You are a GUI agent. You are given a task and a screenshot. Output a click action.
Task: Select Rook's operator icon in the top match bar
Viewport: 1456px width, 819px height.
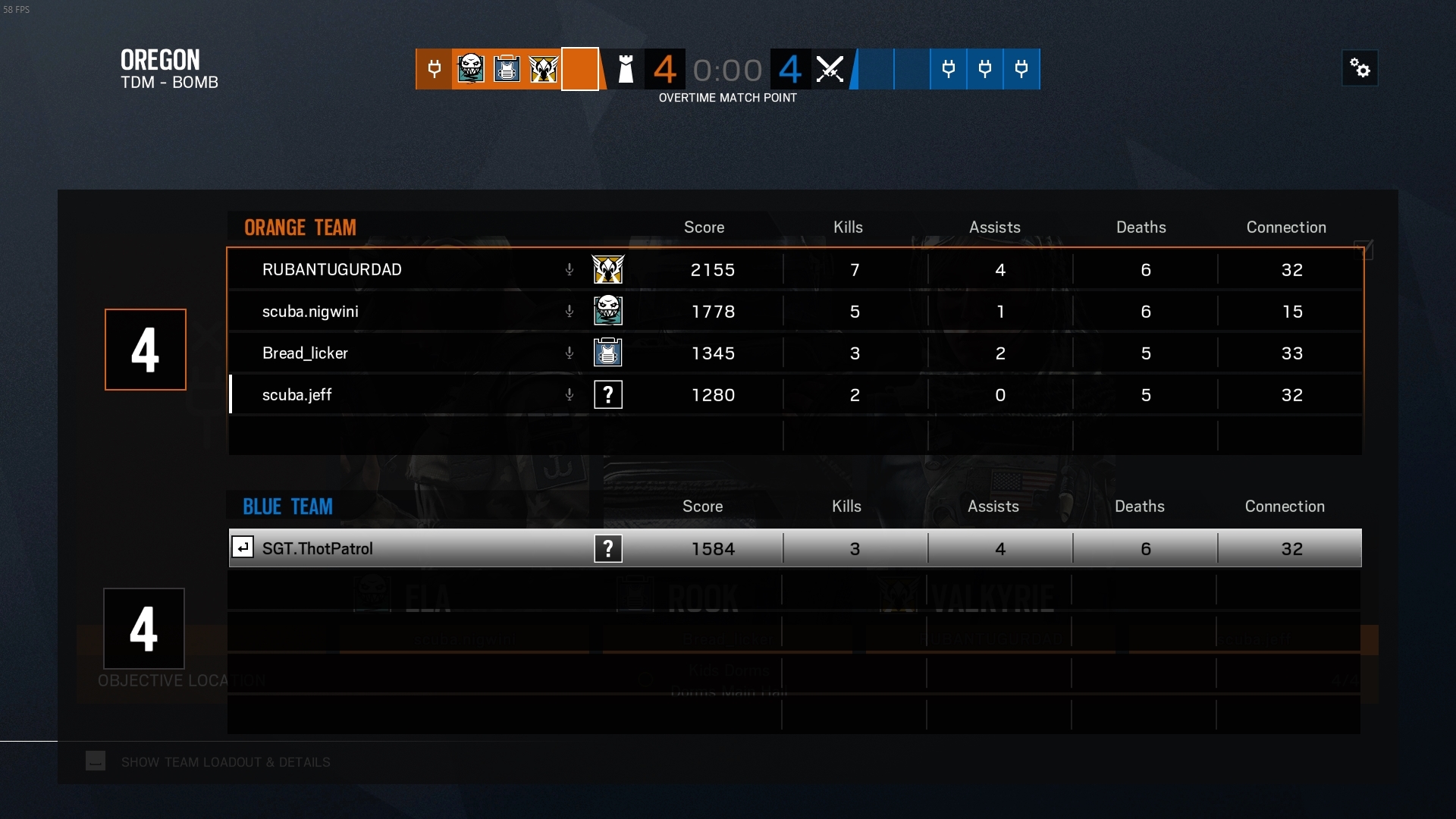coord(507,68)
